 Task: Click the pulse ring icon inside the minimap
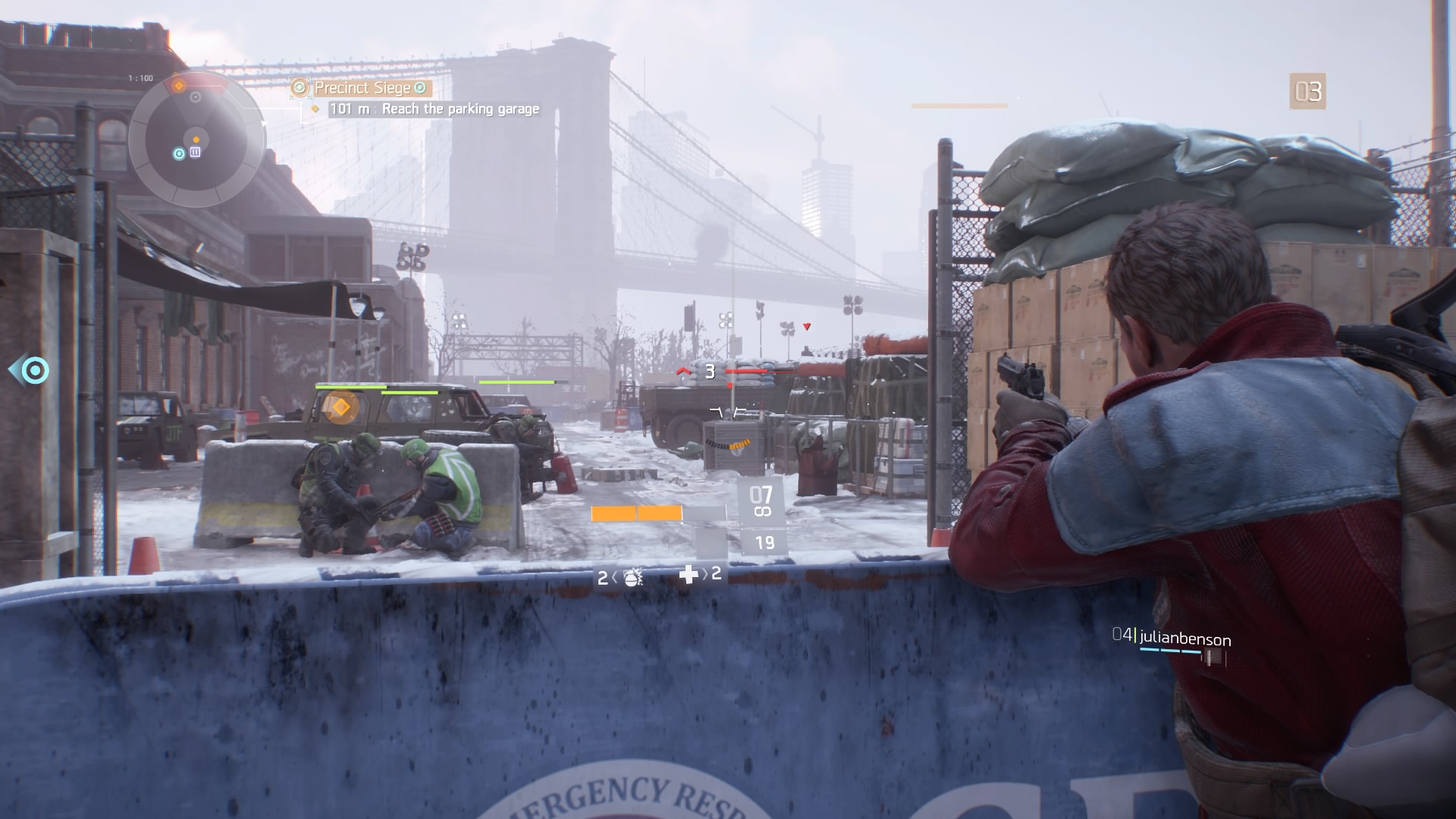pyautogui.click(x=178, y=152)
